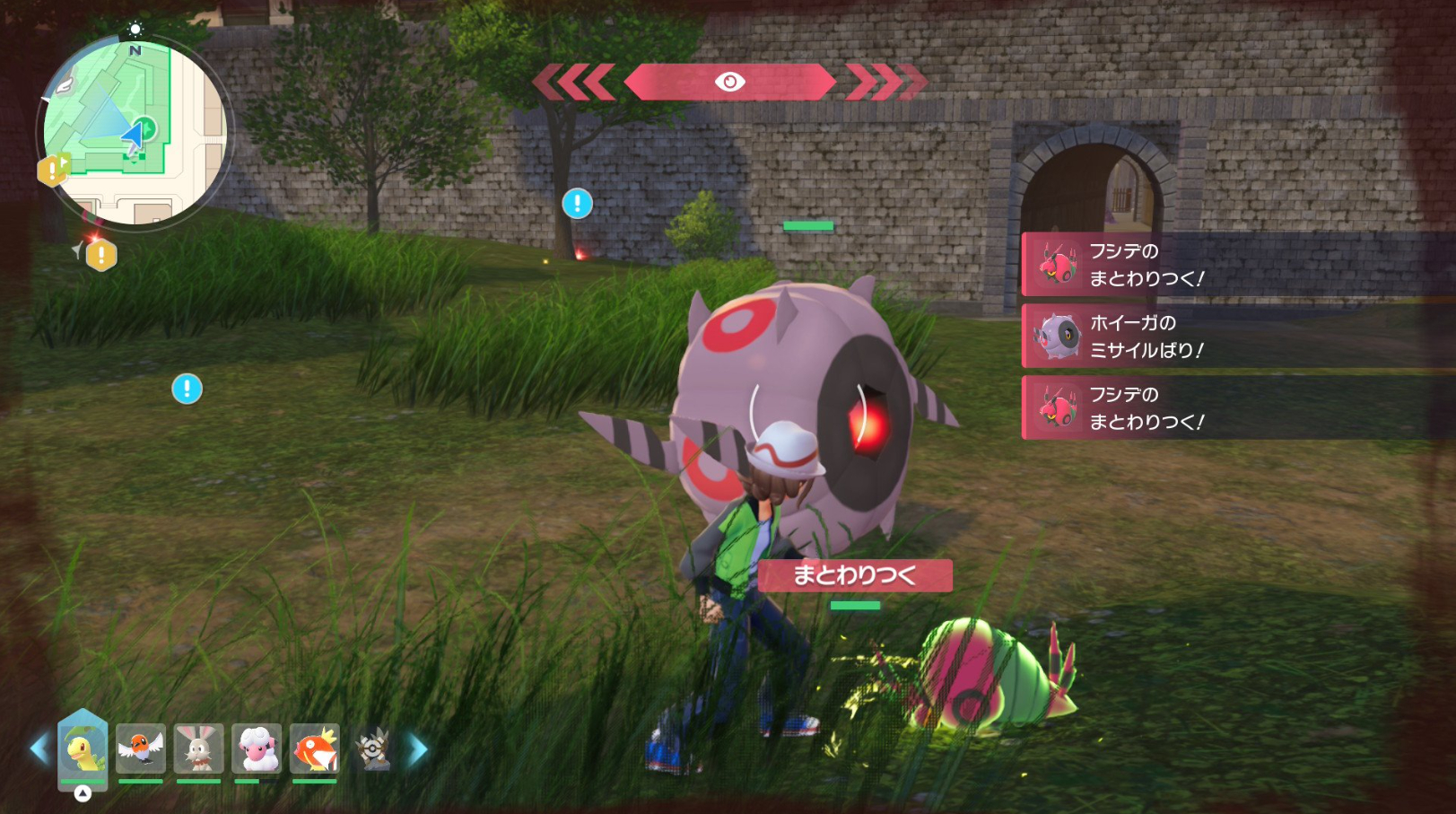
Task: Choose Bunnelby from the party bar
Action: [198, 748]
